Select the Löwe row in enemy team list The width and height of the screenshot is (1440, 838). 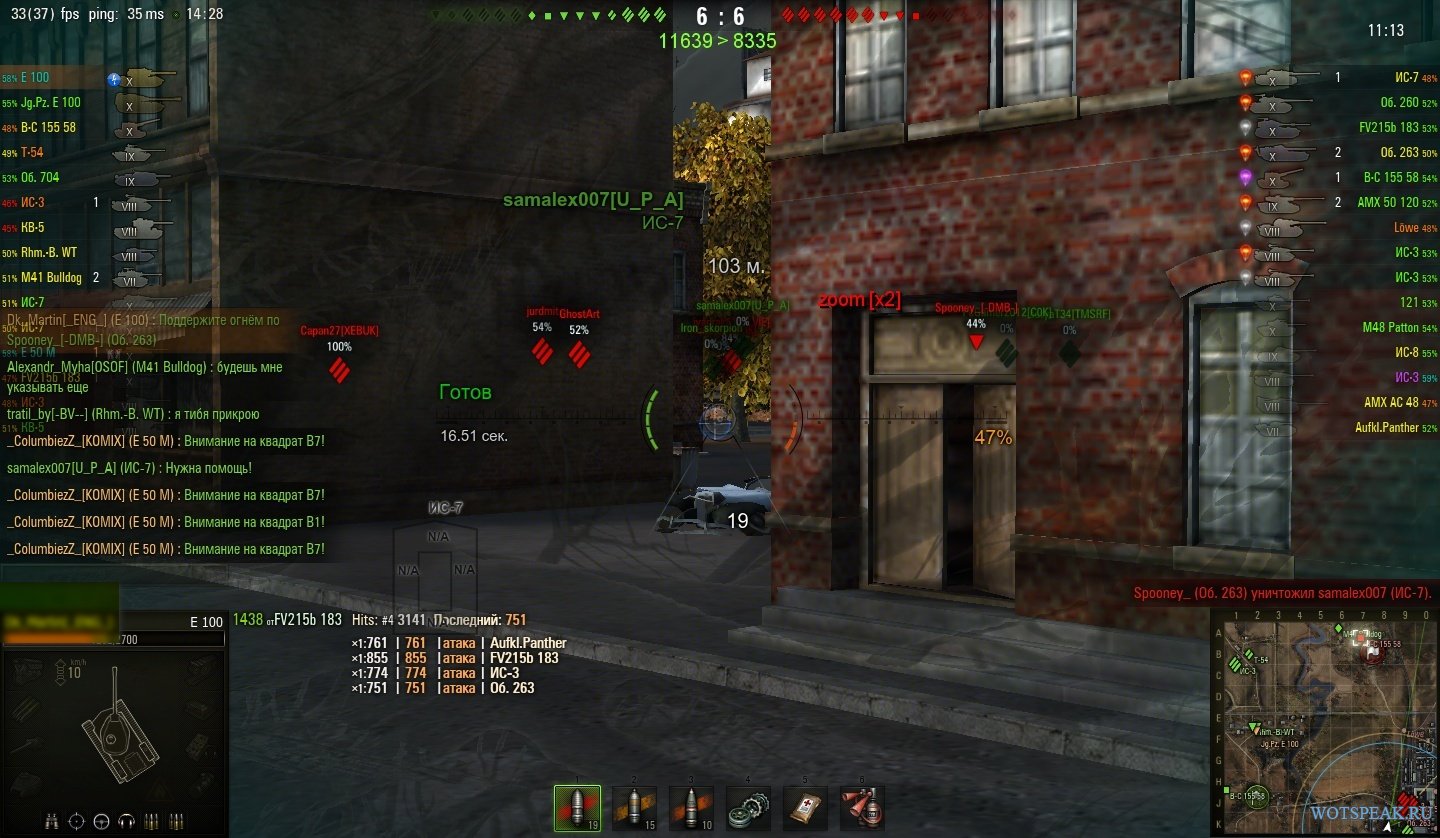pos(1340,228)
